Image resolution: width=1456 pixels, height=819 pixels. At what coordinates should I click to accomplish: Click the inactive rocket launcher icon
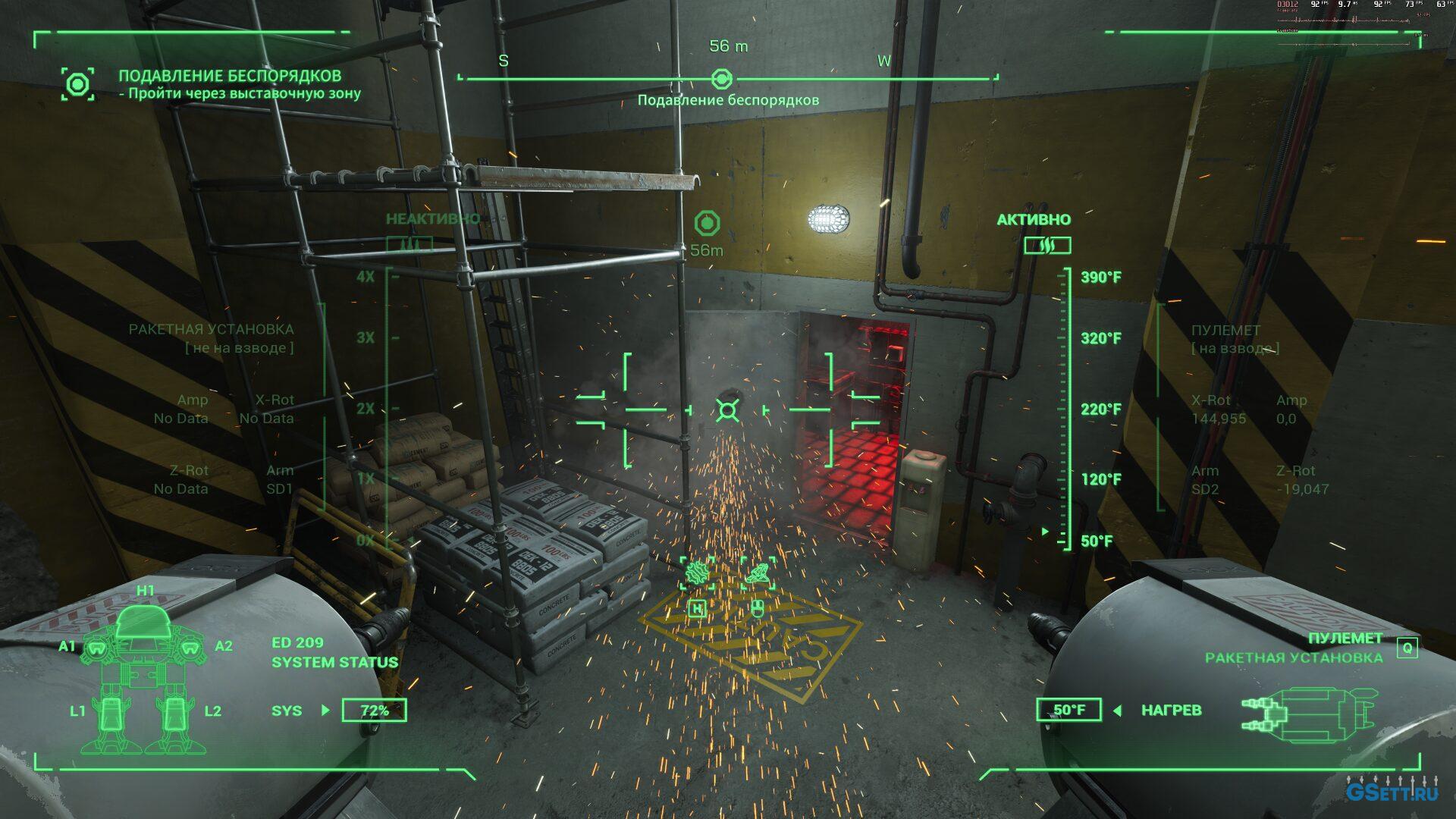point(409,245)
